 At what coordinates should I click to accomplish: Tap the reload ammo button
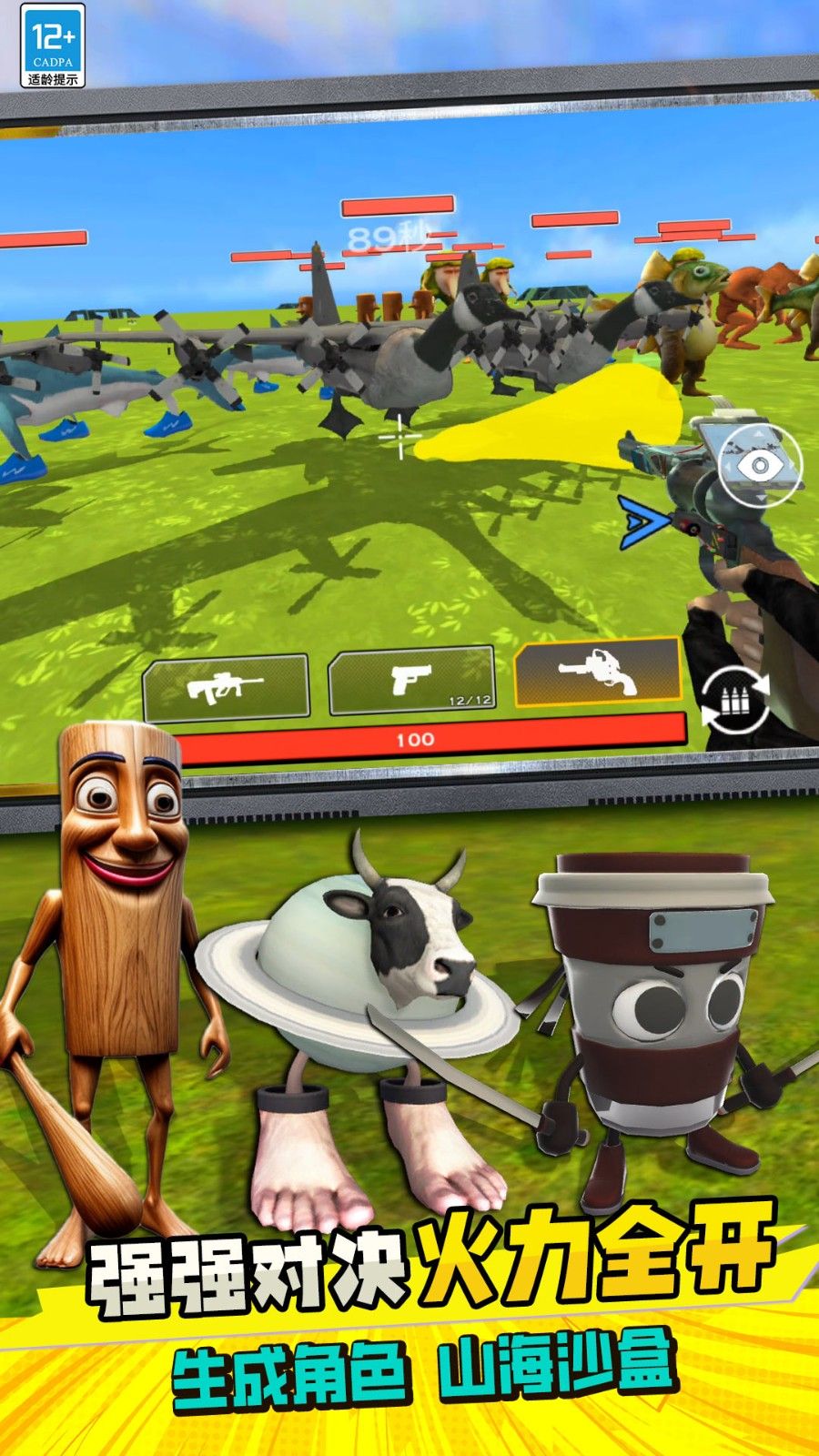(x=735, y=701)
